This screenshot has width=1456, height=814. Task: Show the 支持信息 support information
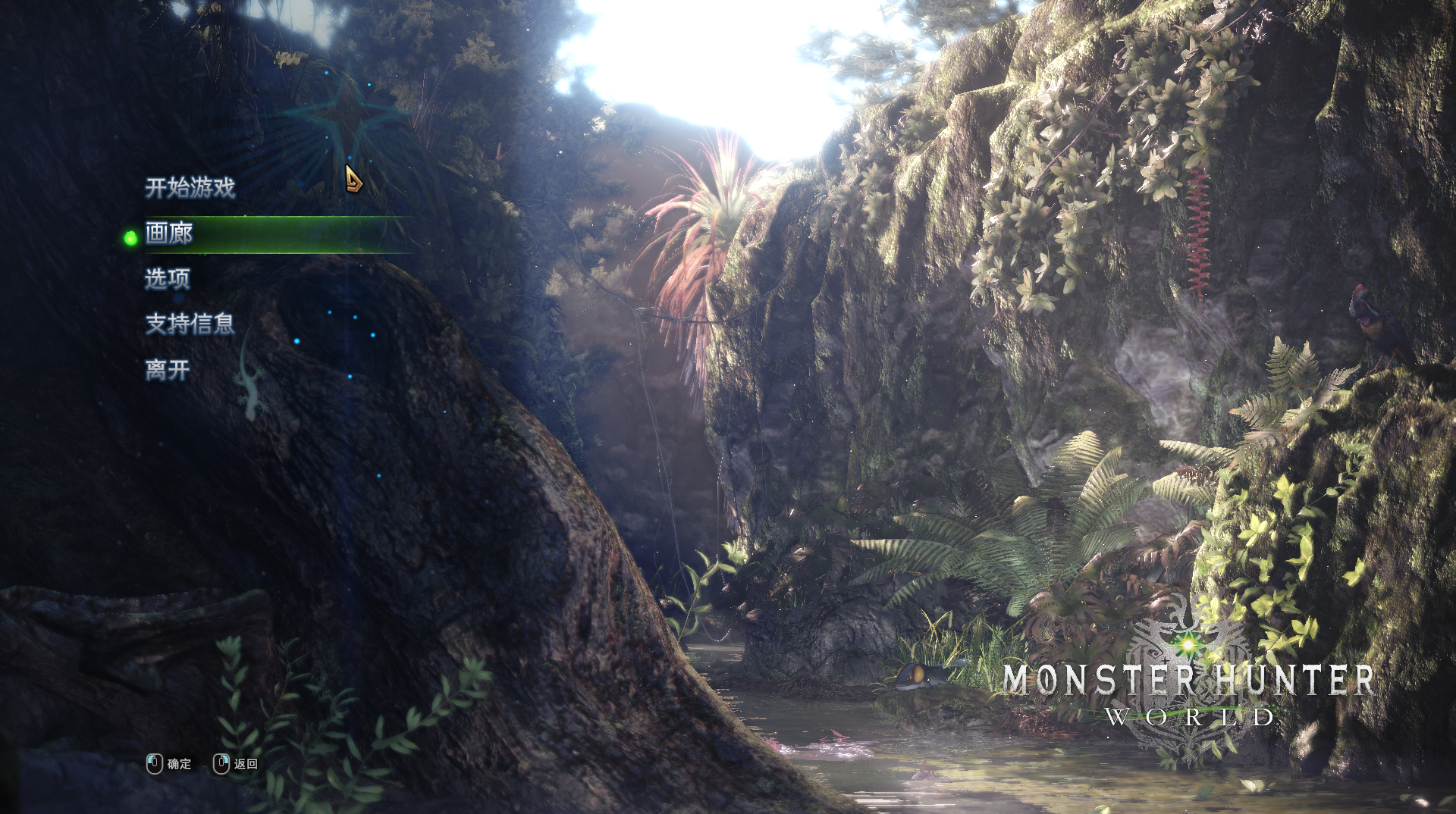tap(190, 324)
